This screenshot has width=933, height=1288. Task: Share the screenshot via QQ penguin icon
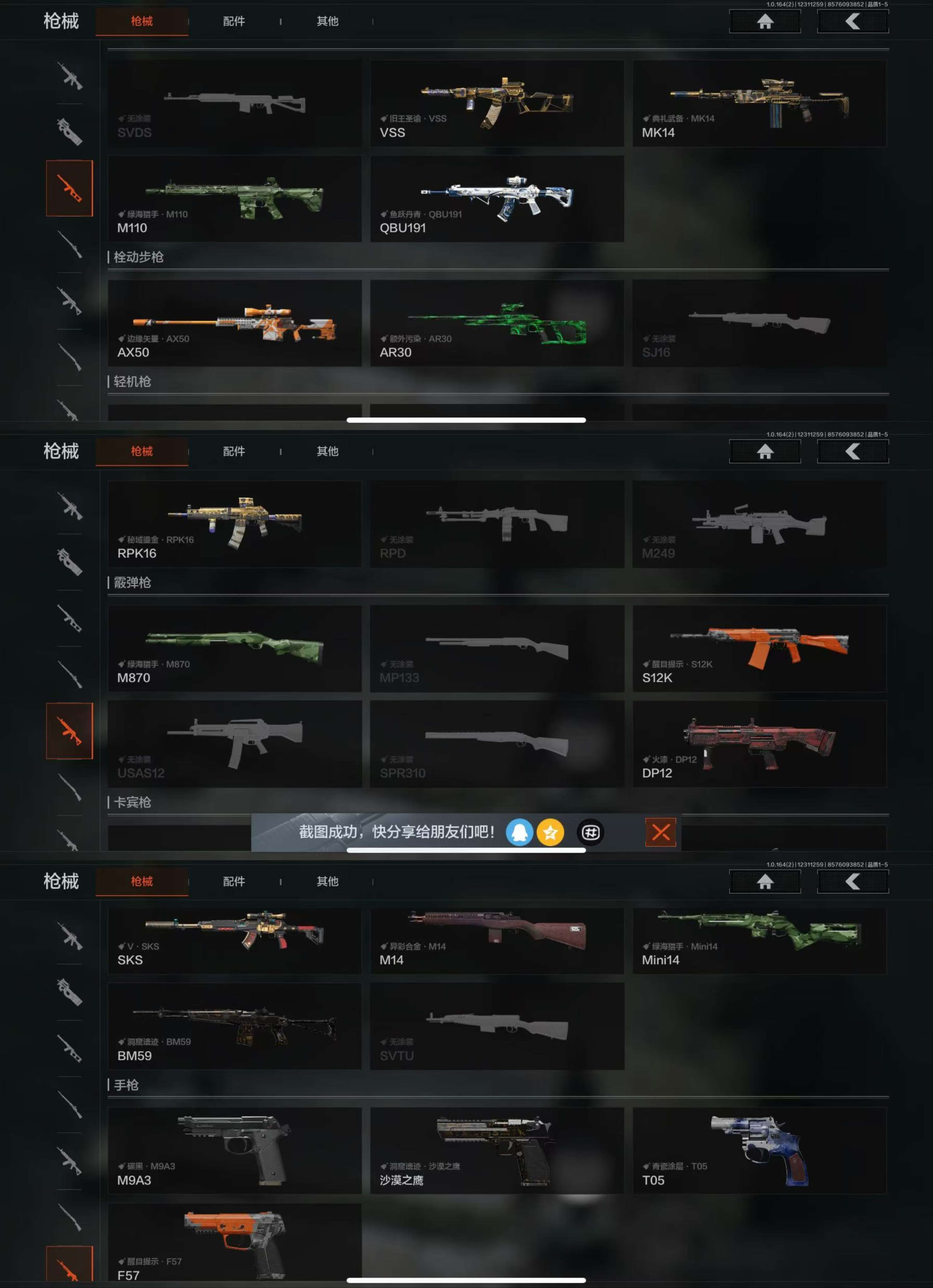click(519, 833)
